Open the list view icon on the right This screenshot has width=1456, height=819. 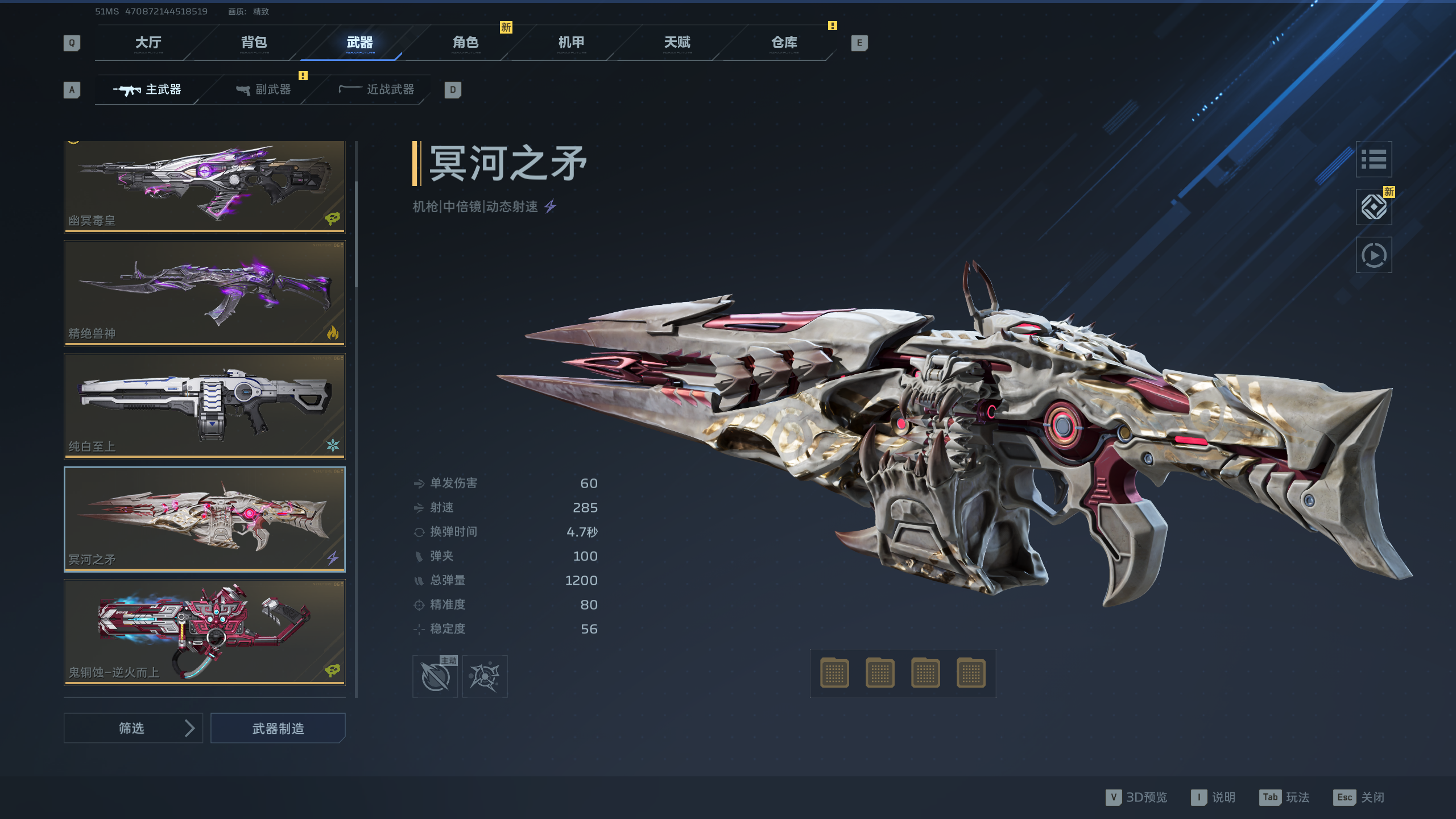1374,159
